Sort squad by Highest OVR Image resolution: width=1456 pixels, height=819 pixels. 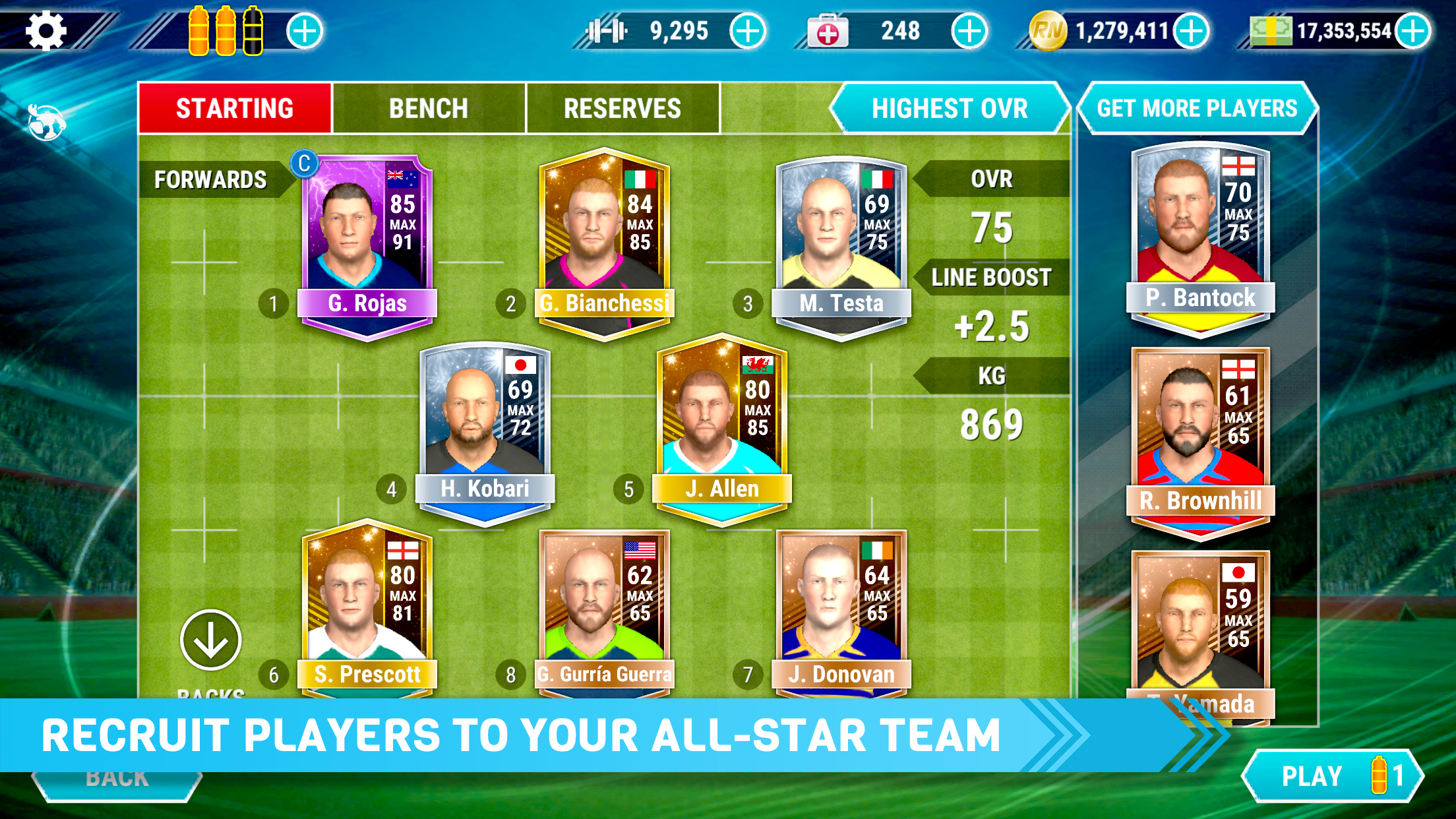point(949,108)
